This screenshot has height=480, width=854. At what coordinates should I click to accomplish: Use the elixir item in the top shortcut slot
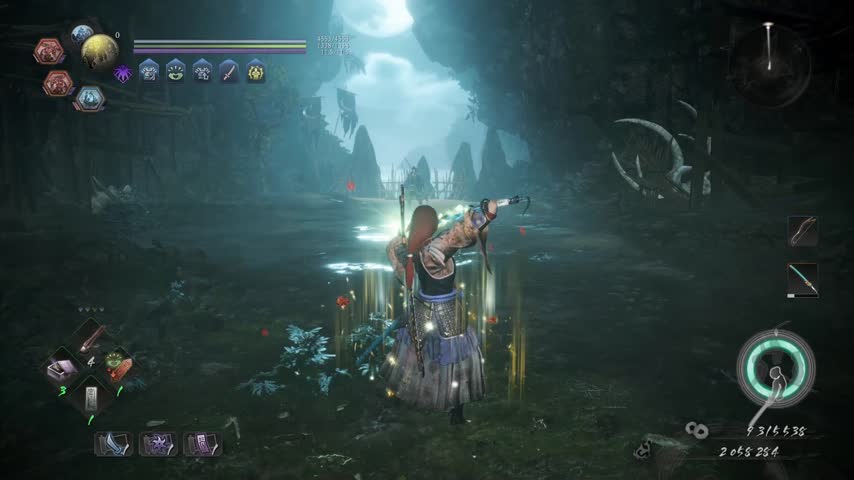pyautogui.click(x=90, y=338)
